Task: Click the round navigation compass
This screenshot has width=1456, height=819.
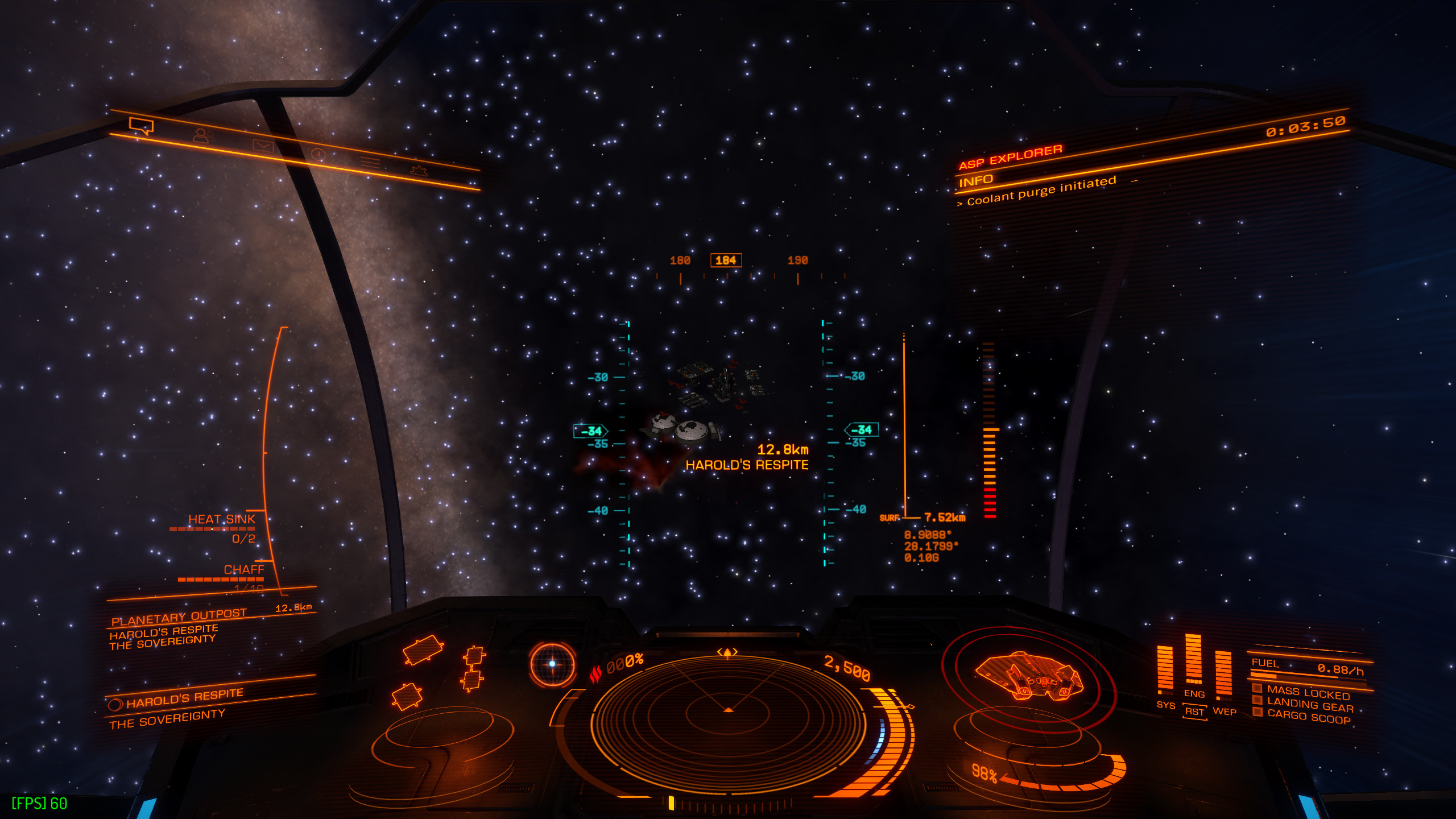Action: pyautogui.click(x=552, y=664)
